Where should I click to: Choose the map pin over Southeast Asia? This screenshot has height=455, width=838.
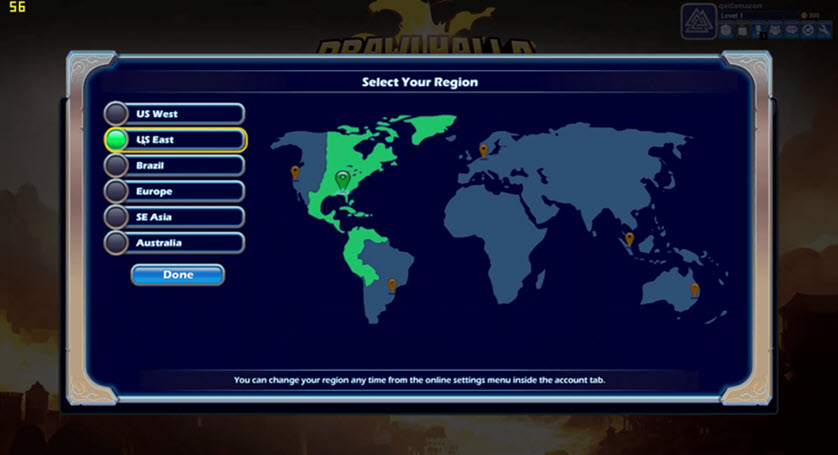629,238
